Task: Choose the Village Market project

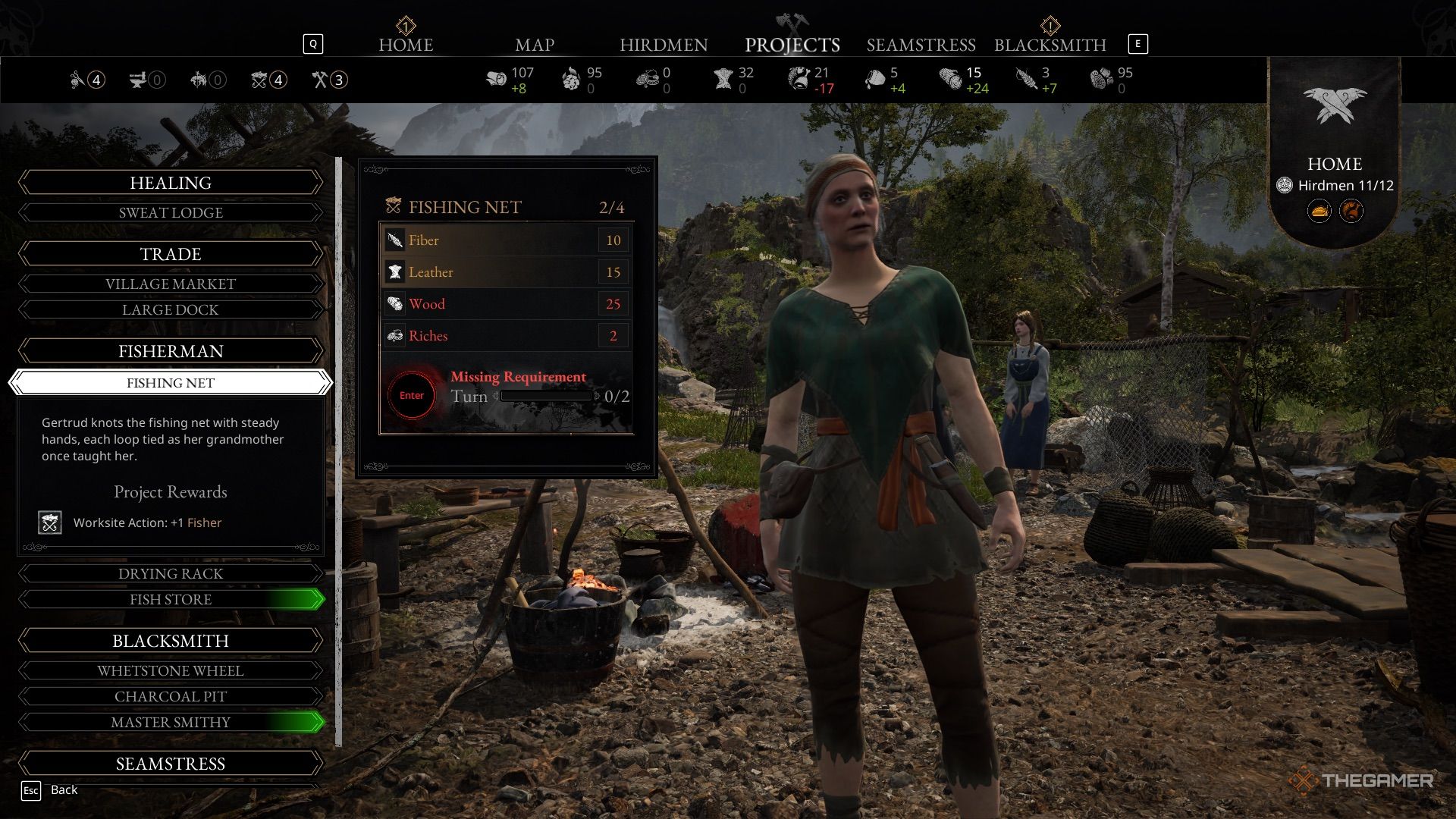Action: [x=171, y=284]
